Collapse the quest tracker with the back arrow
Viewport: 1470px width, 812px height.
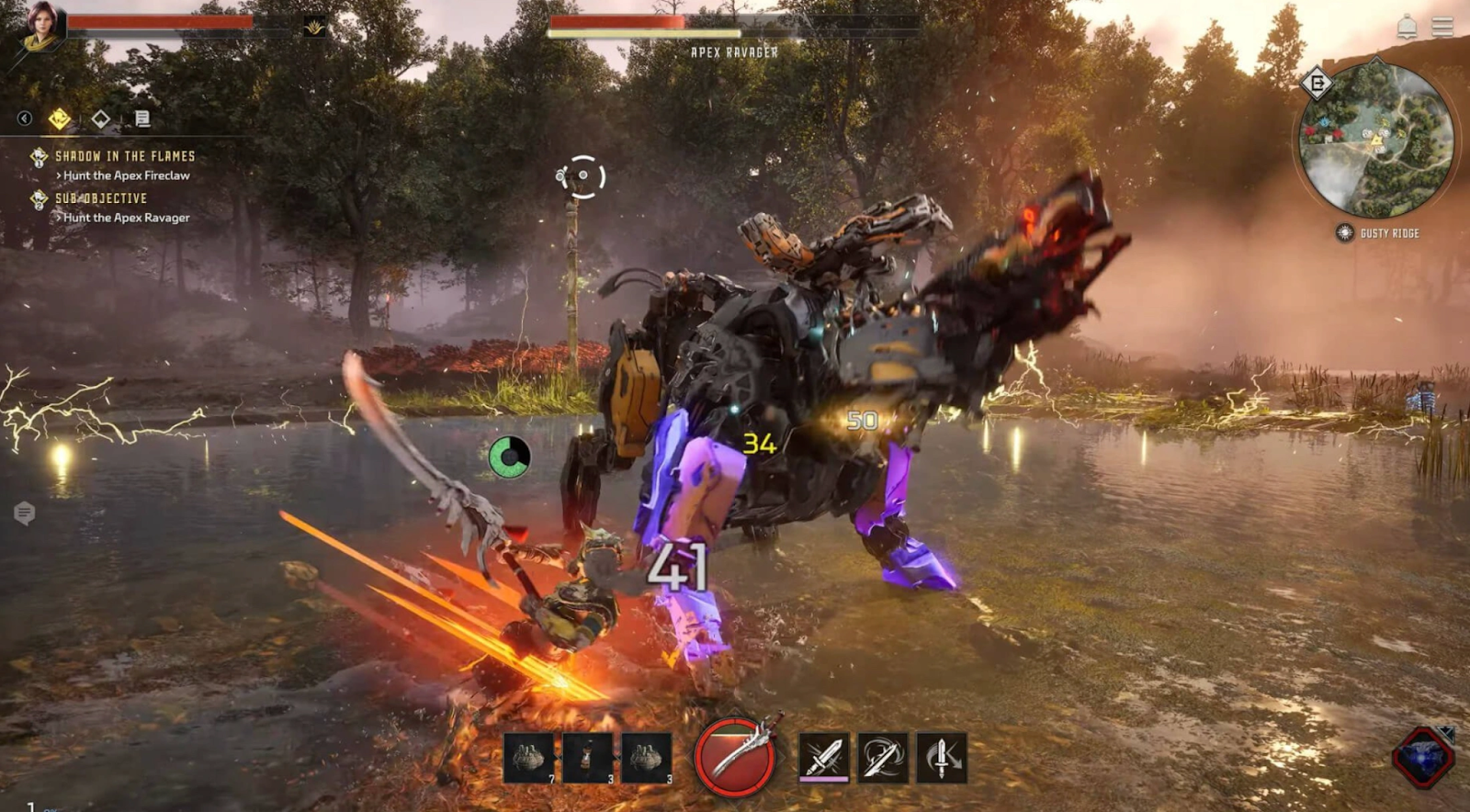click(25, 118)
